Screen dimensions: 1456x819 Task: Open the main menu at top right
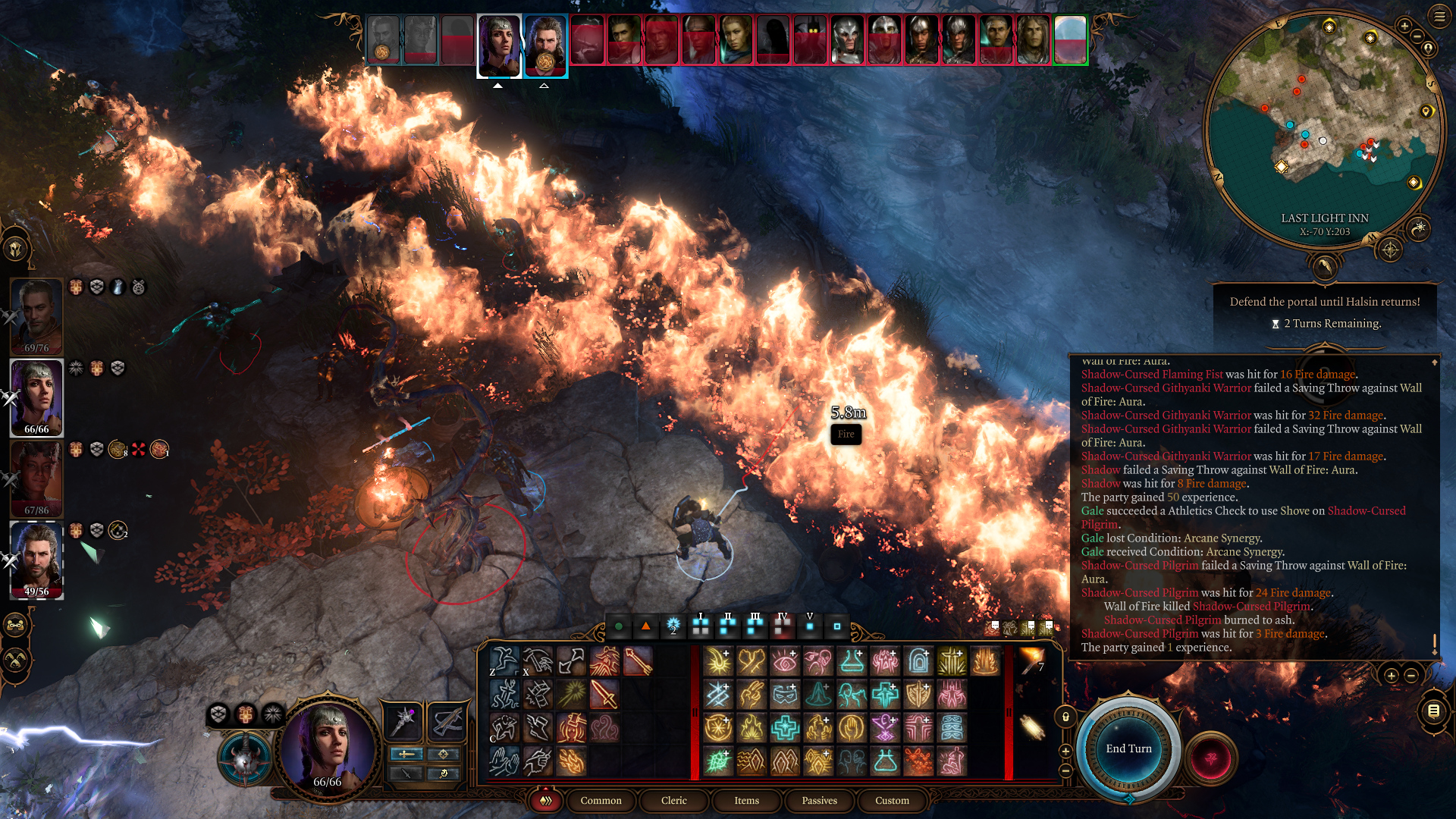point(1439,17)
